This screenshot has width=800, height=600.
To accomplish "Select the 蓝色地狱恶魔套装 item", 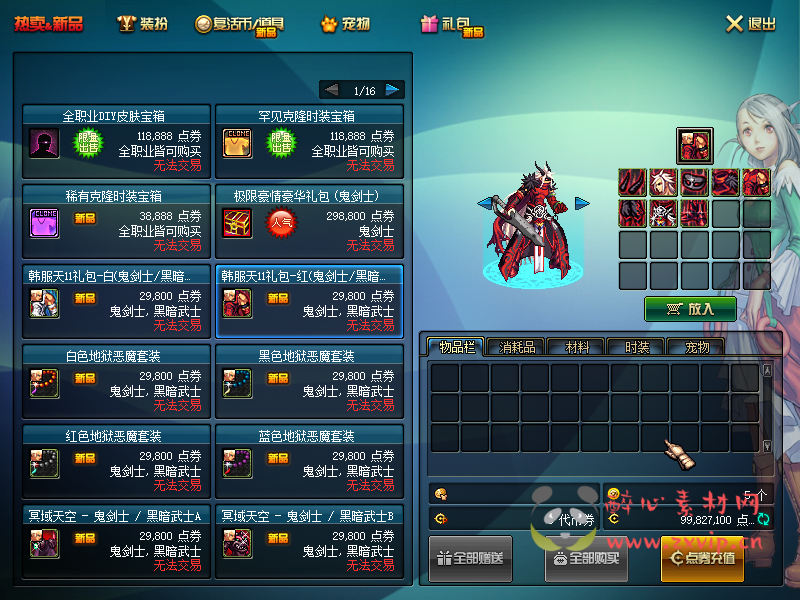I will click(x=309, y=457).
